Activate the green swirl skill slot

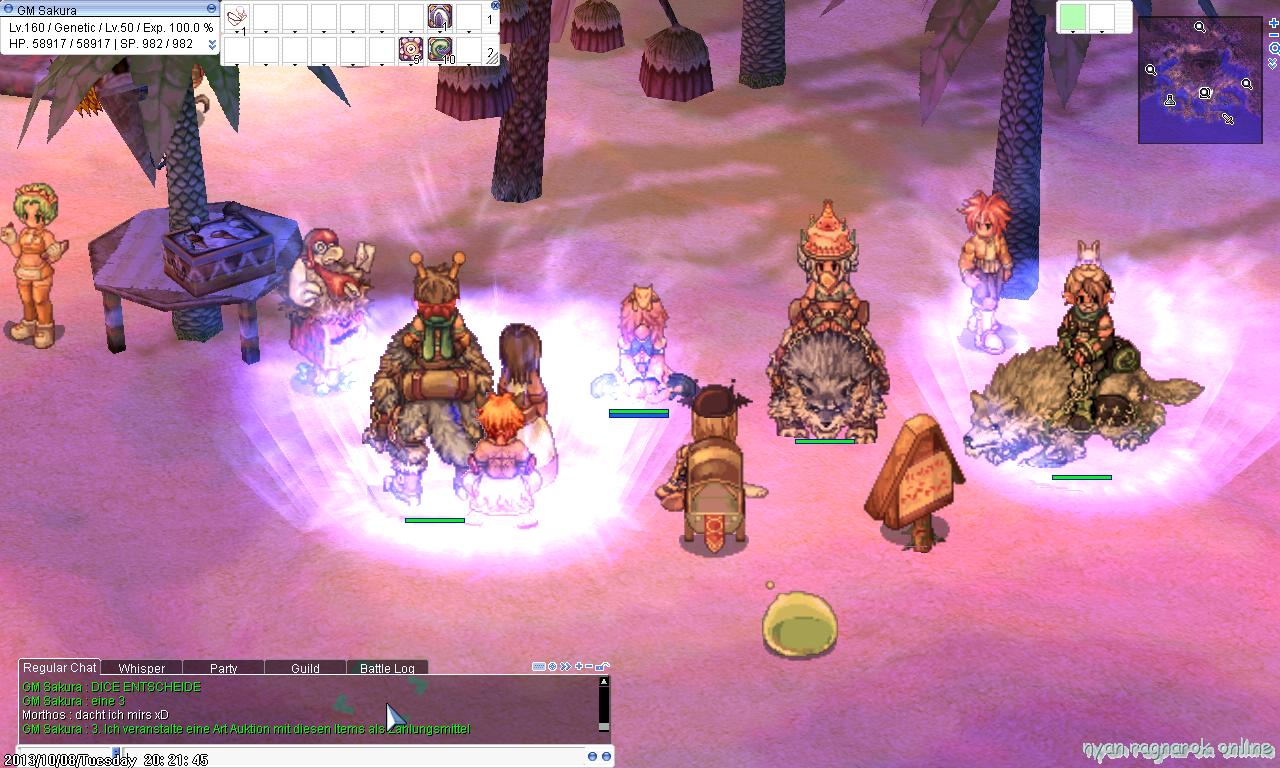click(x=440, y=49)
